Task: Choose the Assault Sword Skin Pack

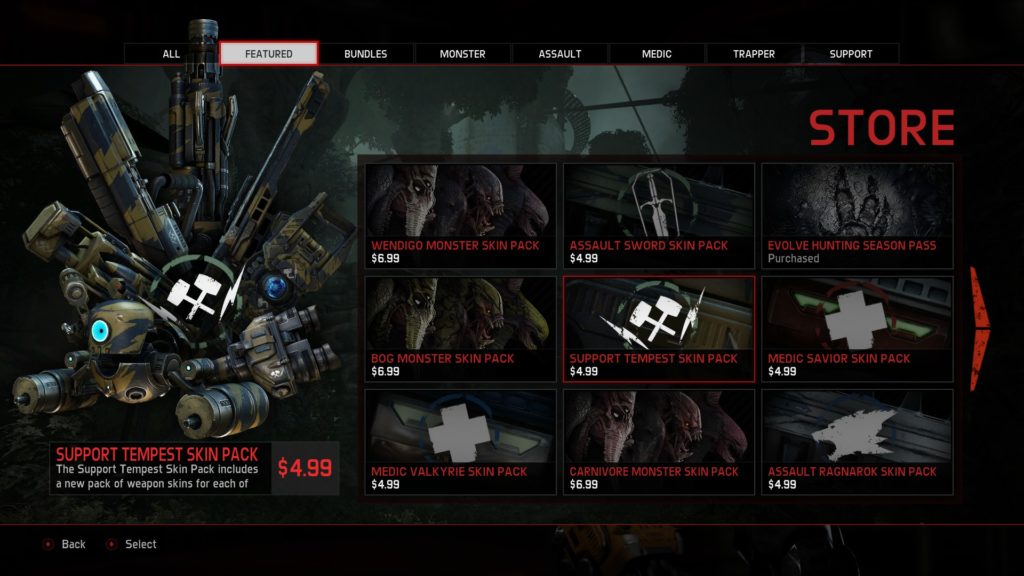Action: (x=658, y=216)
